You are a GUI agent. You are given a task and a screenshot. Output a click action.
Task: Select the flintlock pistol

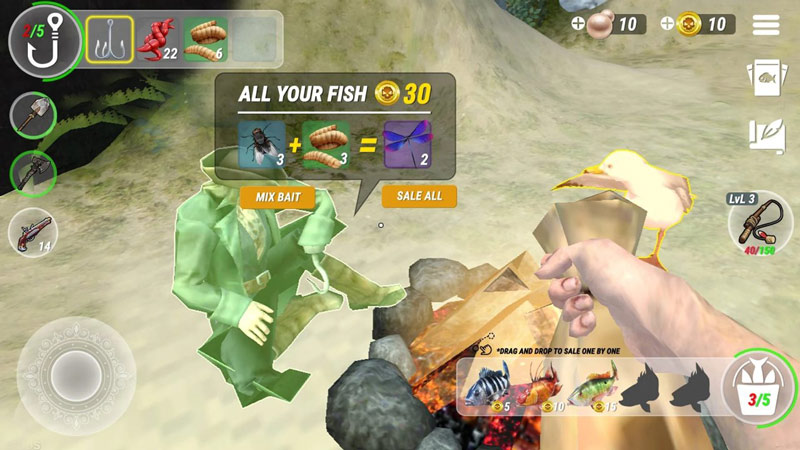click(31, 233)
